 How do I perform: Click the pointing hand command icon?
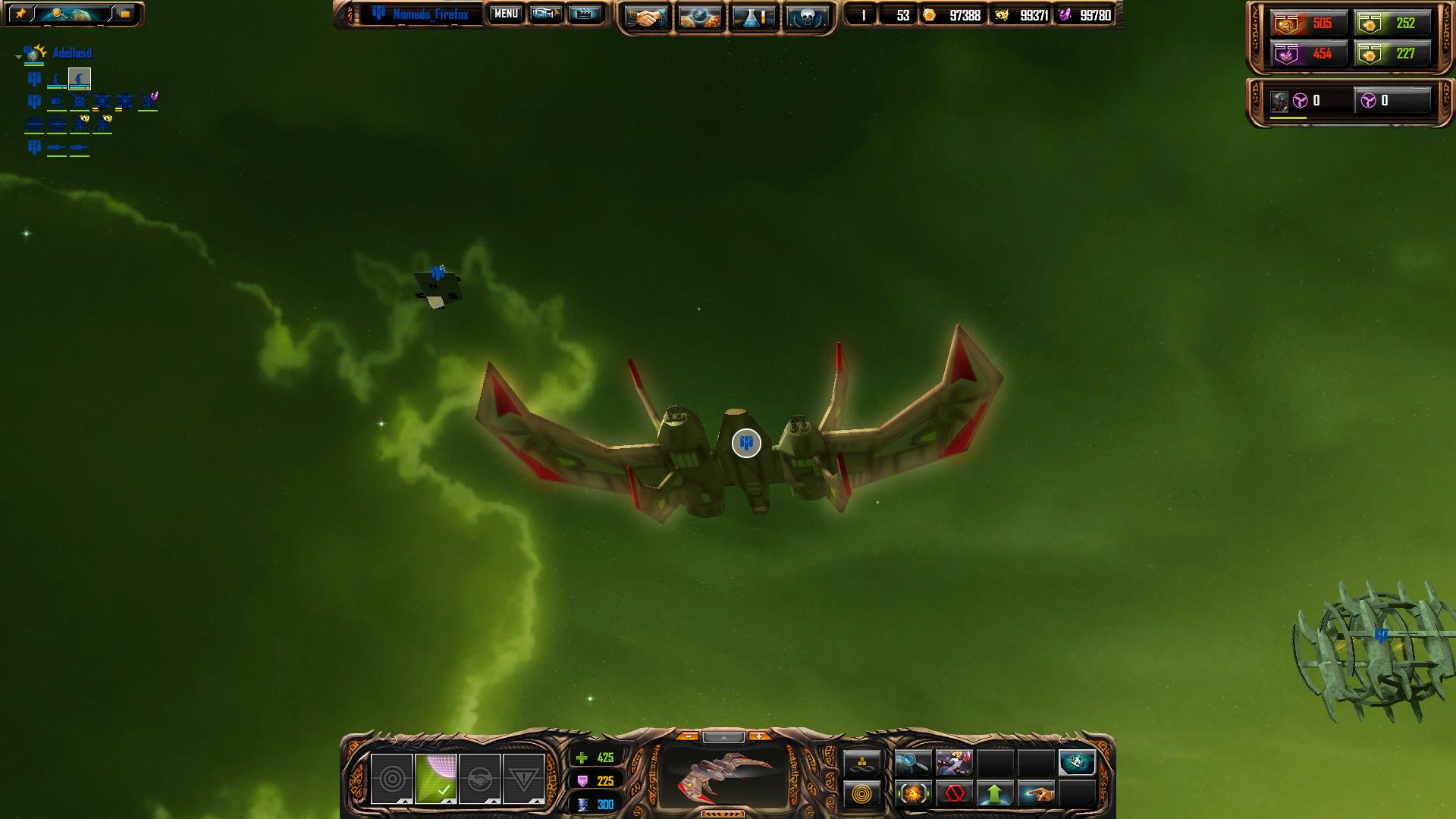click(x=1036, y=794)
